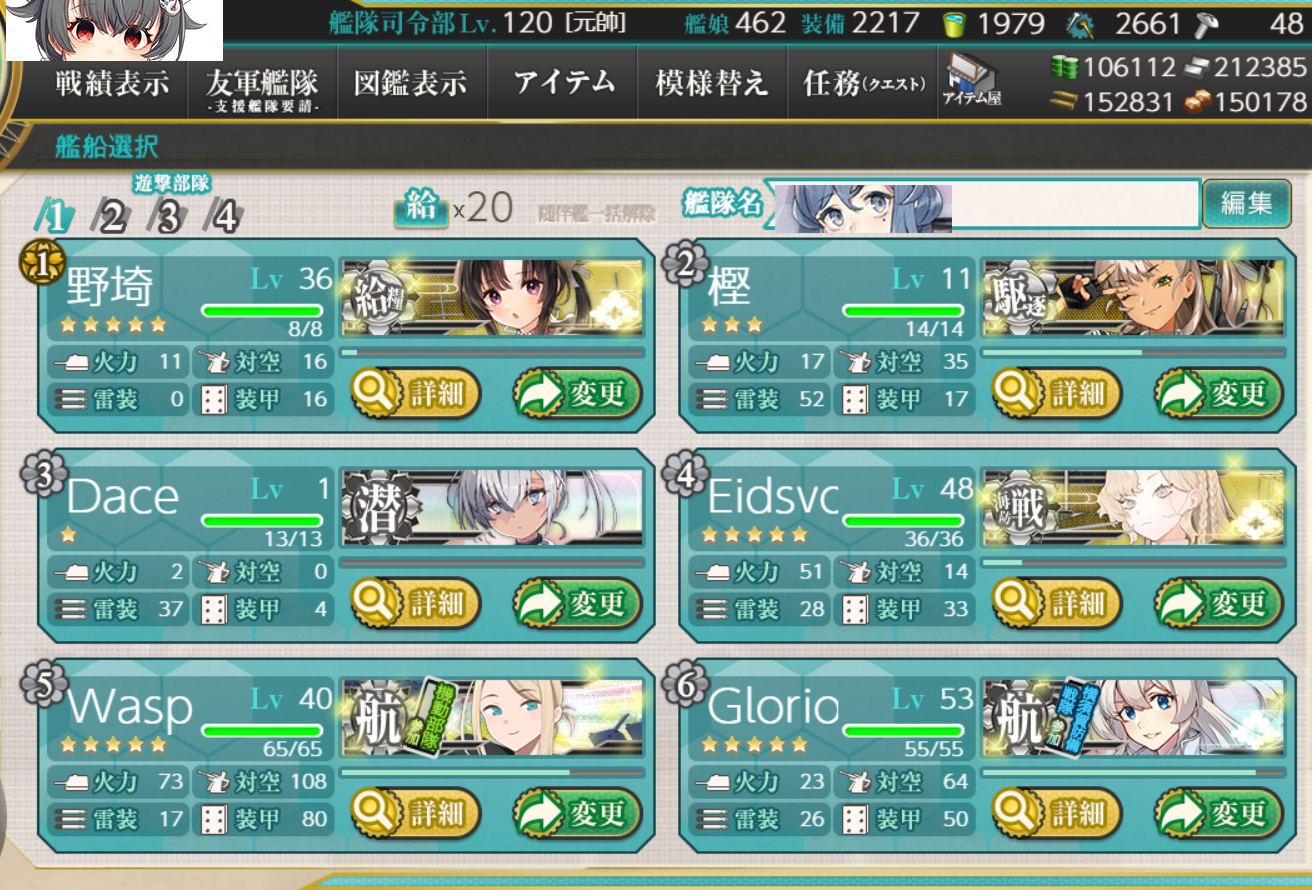Remove all escort ships with 随伴艦一括解除
1313x890 pixels.
596,212
